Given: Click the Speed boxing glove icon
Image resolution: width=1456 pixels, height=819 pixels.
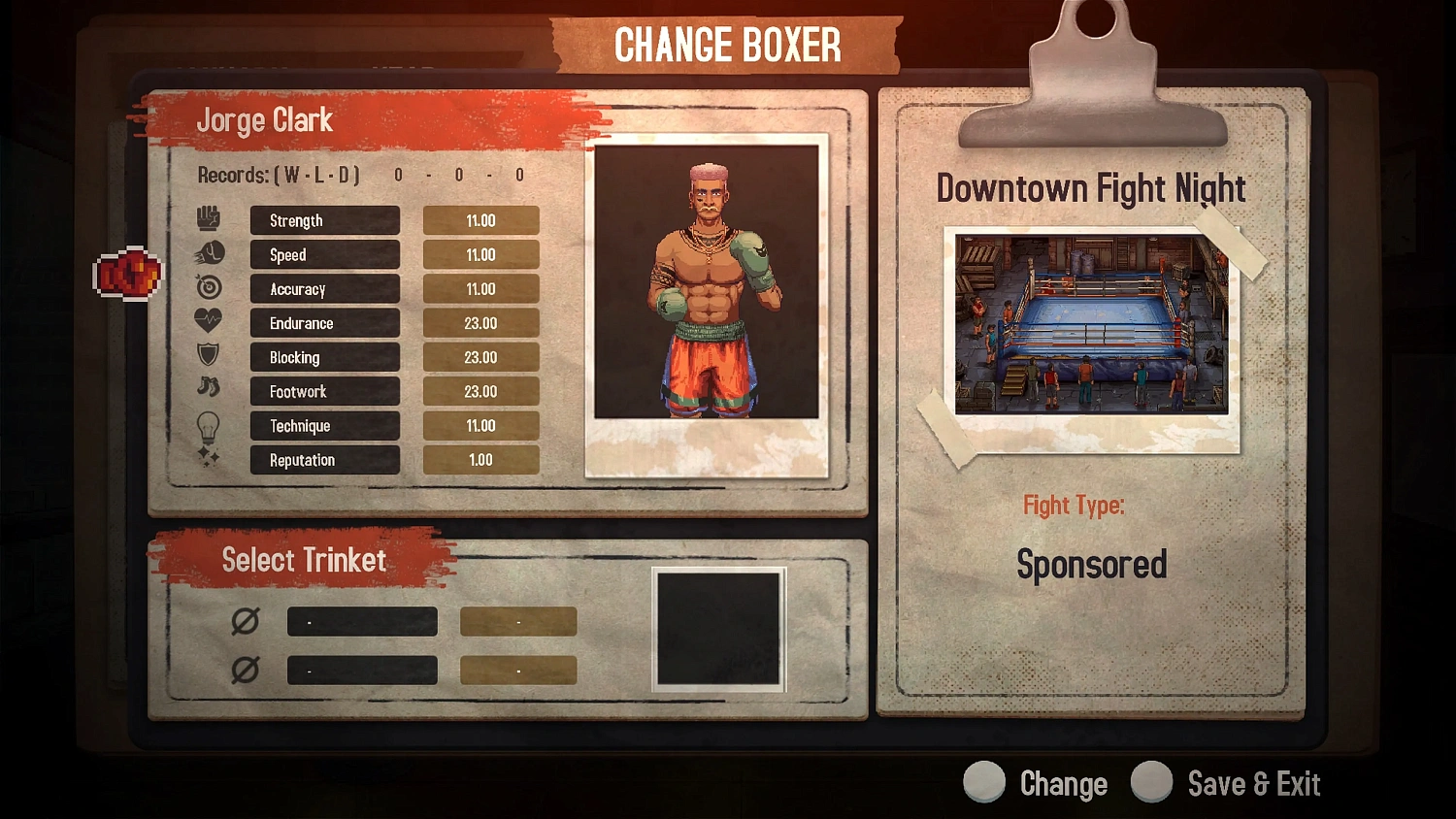Looking at the screenshot, I should coord(209,251).
